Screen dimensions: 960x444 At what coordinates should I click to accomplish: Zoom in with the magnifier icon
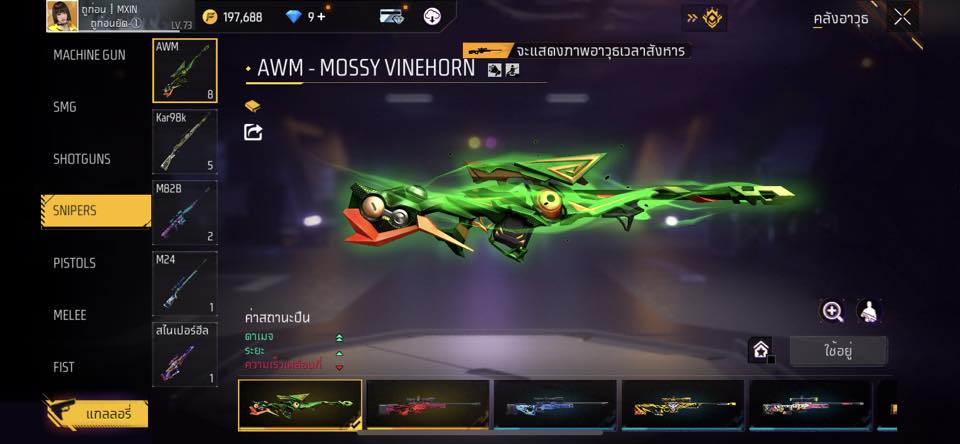pyautogui.click(x=832, y=311)
